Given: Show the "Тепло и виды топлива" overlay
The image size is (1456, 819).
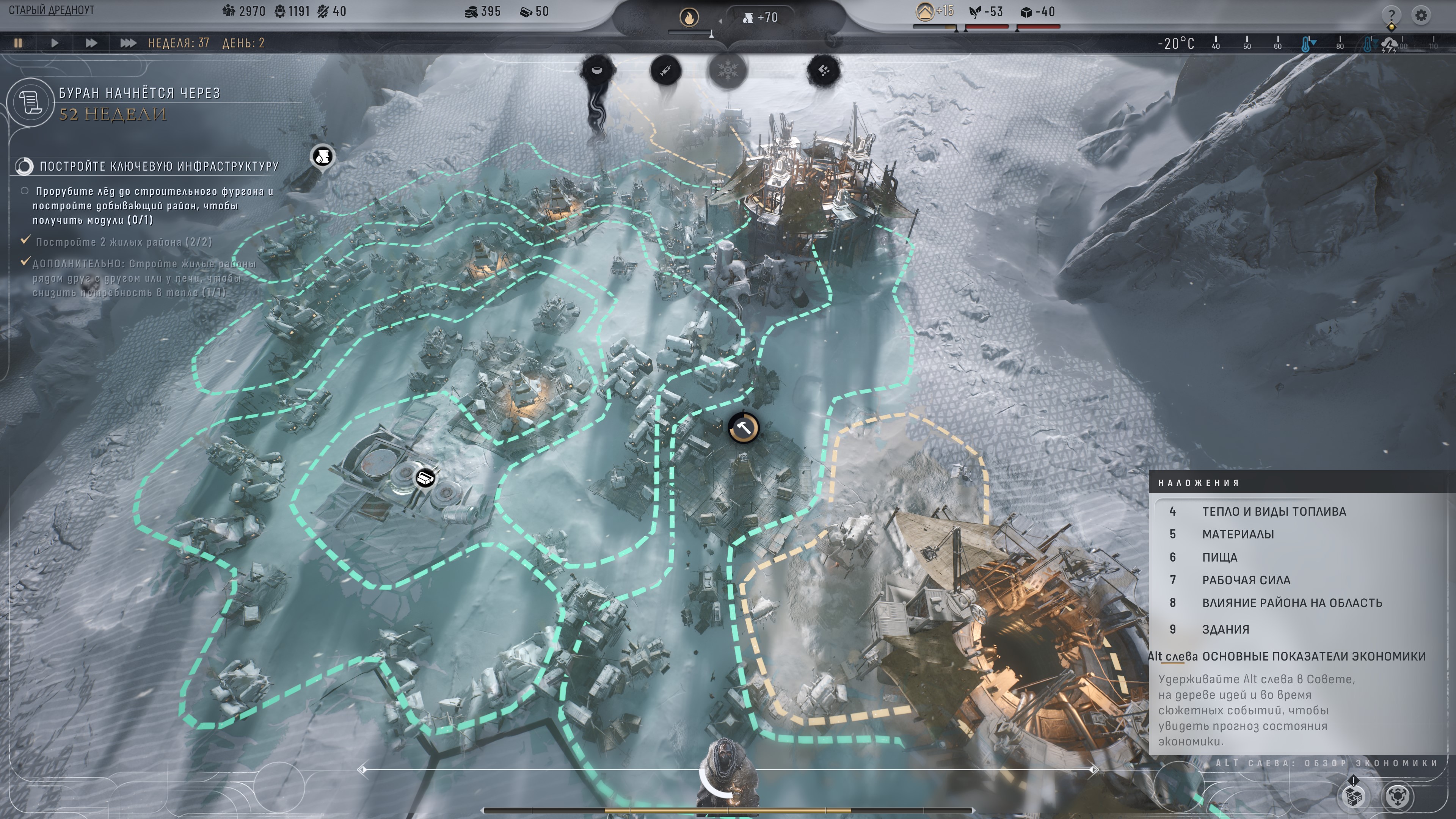Looking at the screenshot, I should tap(1274, 511).
